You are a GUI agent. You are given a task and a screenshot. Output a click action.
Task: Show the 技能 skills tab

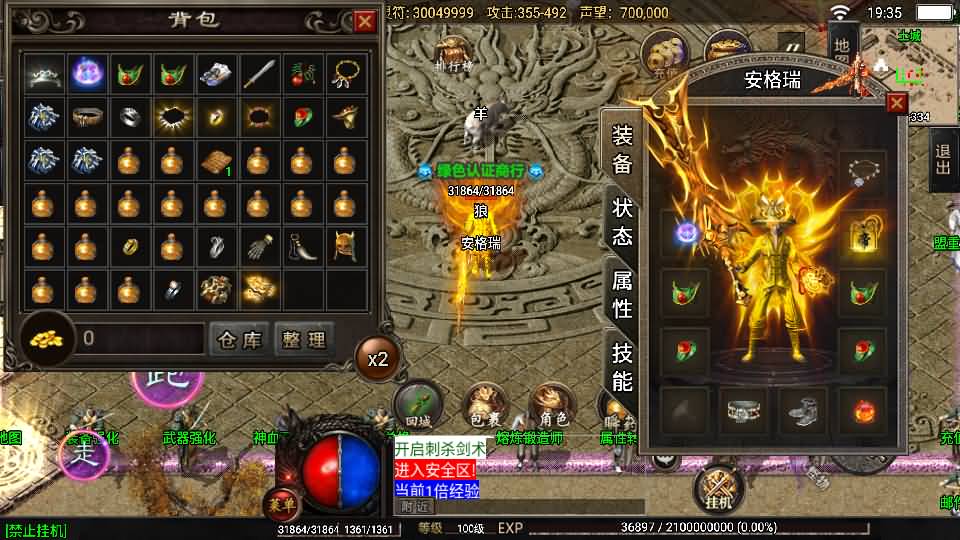tap(622, 366)
